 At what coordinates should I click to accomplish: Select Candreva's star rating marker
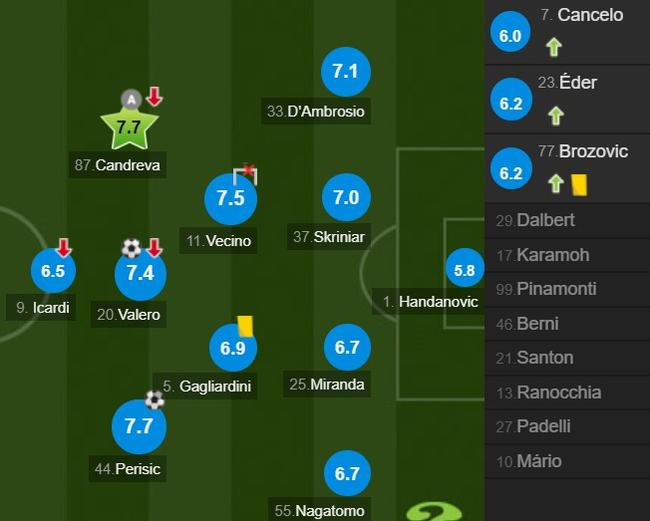point(129,127)
